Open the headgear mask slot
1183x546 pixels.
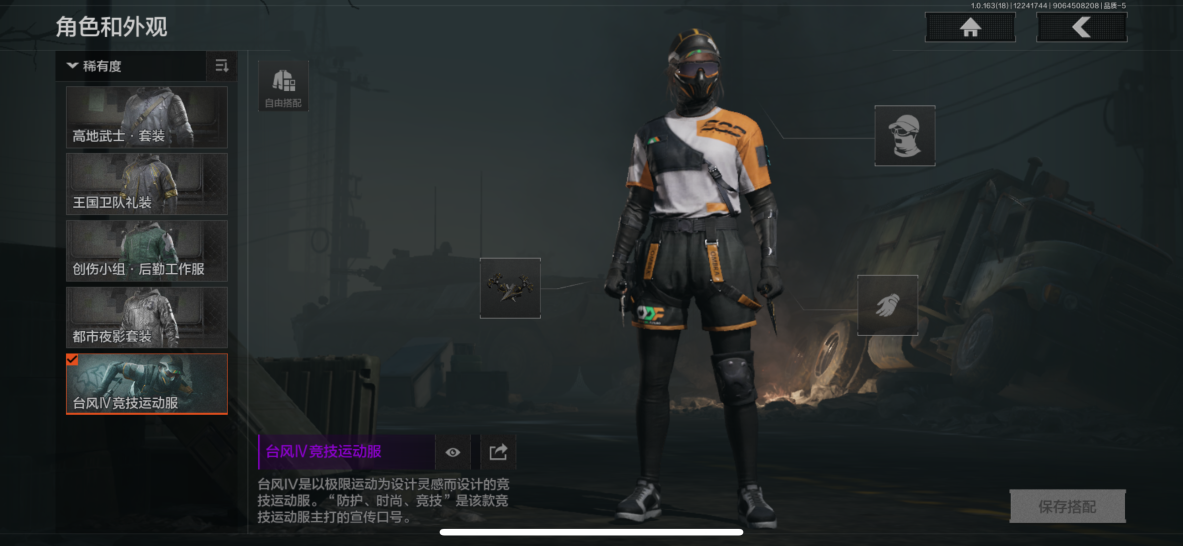[x=905, y=136]
